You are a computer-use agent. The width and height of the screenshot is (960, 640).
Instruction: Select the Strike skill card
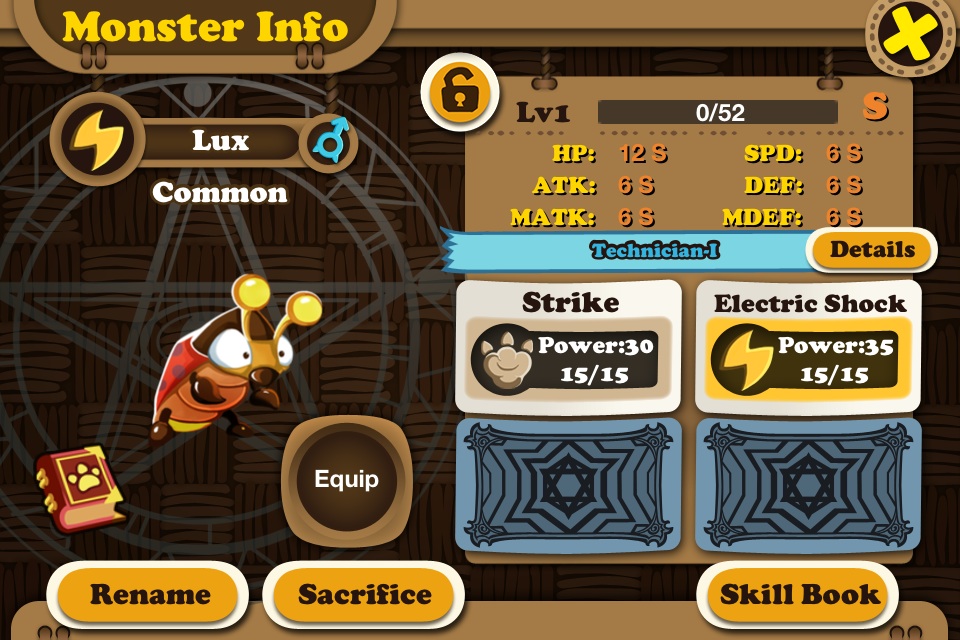click(569, 346)
